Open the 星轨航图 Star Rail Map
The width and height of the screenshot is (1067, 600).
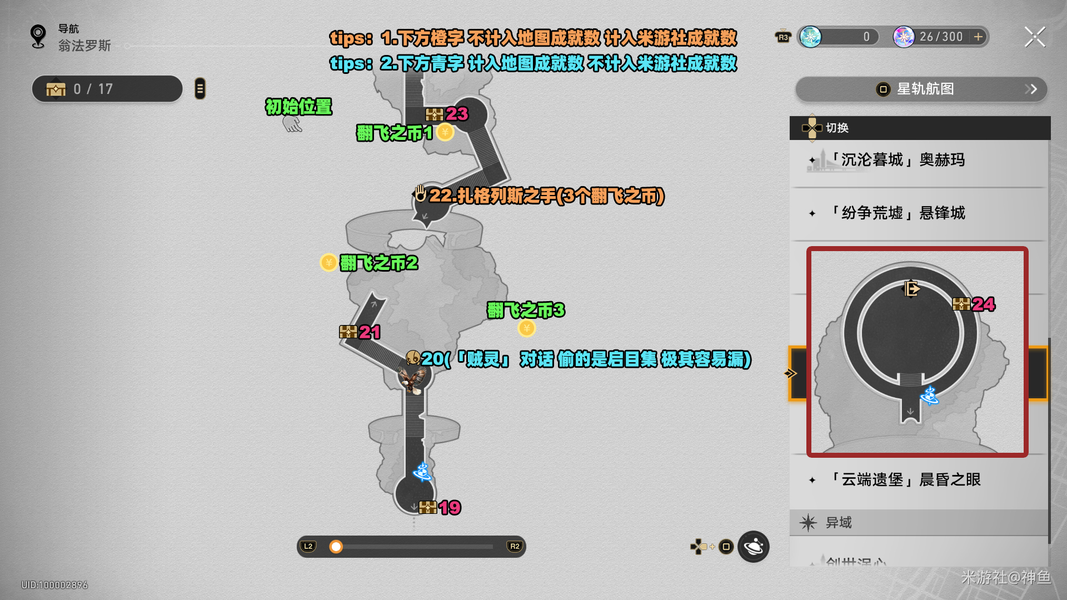920,89
